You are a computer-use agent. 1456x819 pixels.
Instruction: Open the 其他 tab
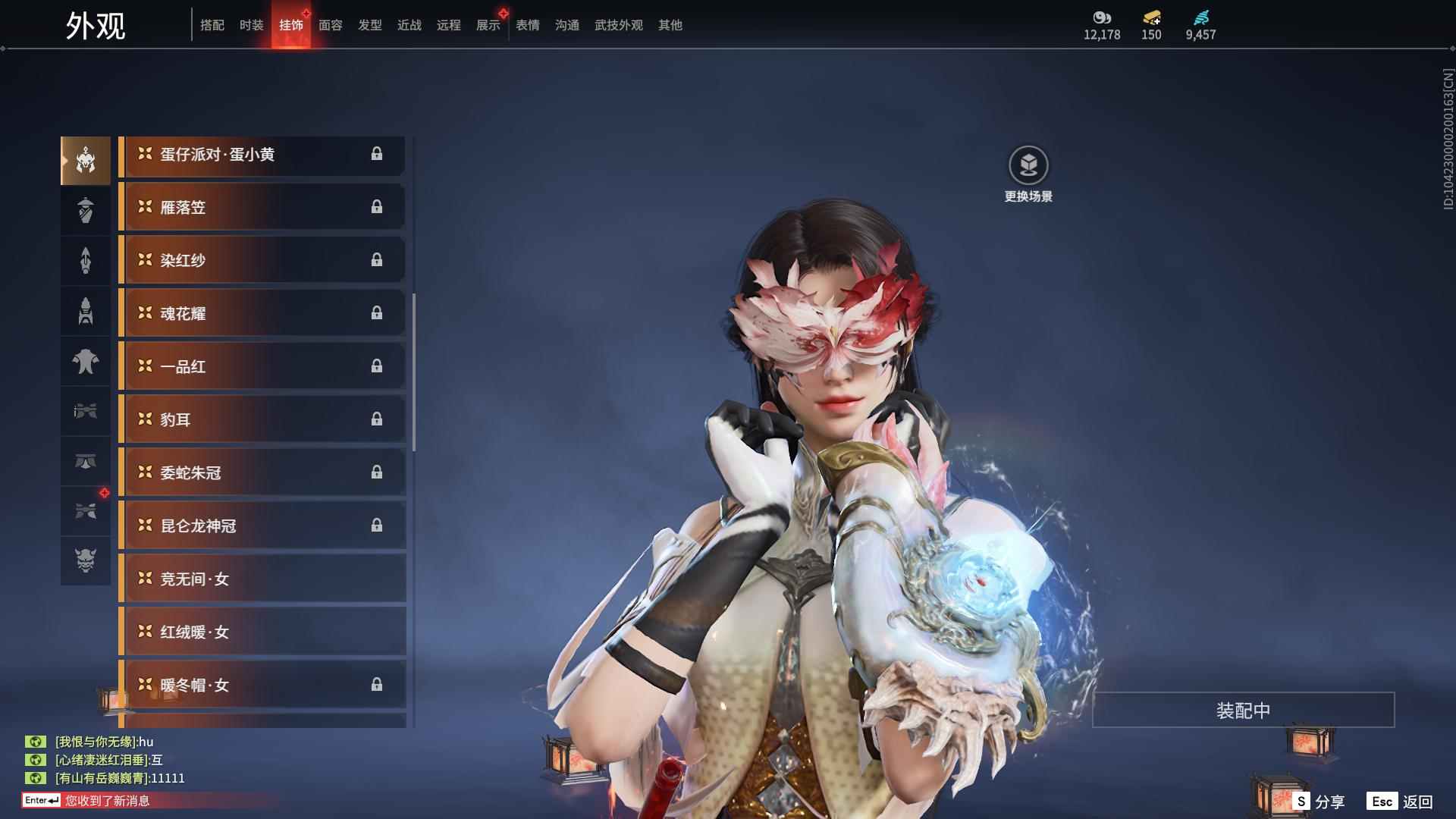pos(670,25)
